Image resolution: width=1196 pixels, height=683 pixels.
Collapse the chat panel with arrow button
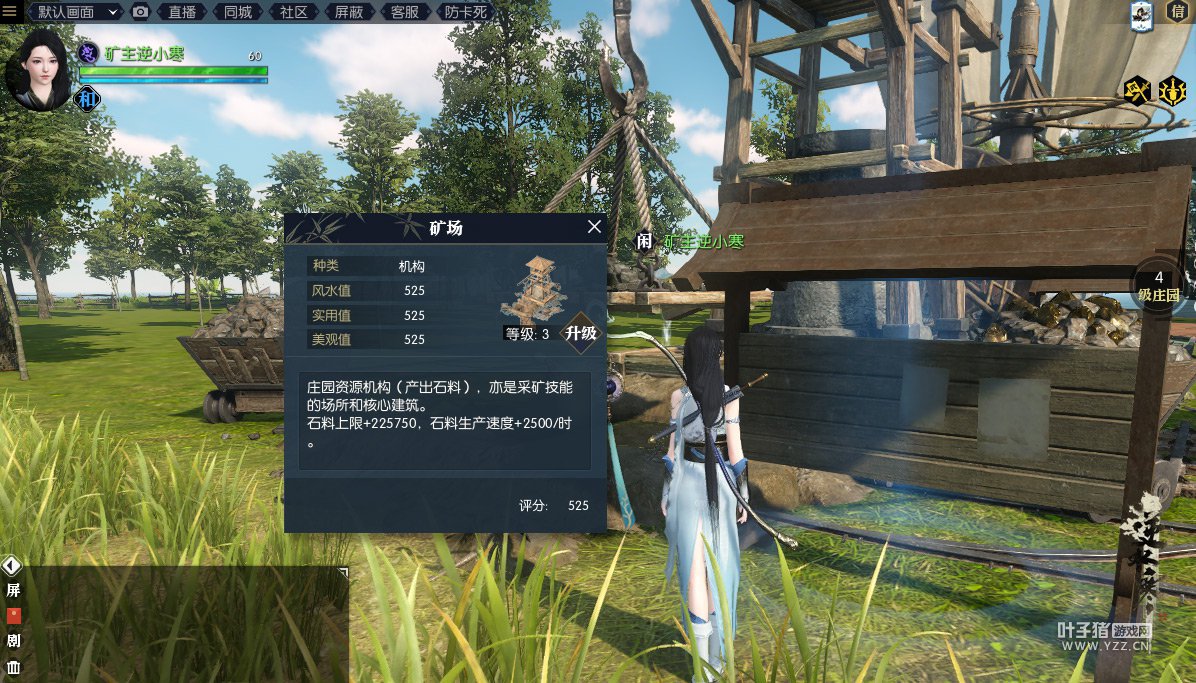(12, 565)
